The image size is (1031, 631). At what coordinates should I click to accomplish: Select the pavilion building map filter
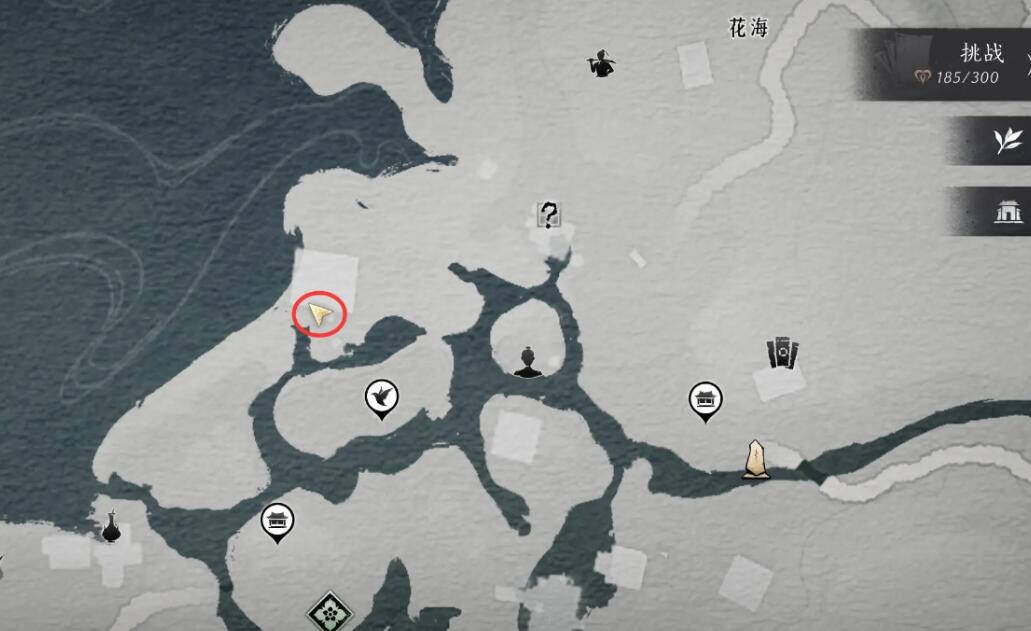[x=1005, y=211]
